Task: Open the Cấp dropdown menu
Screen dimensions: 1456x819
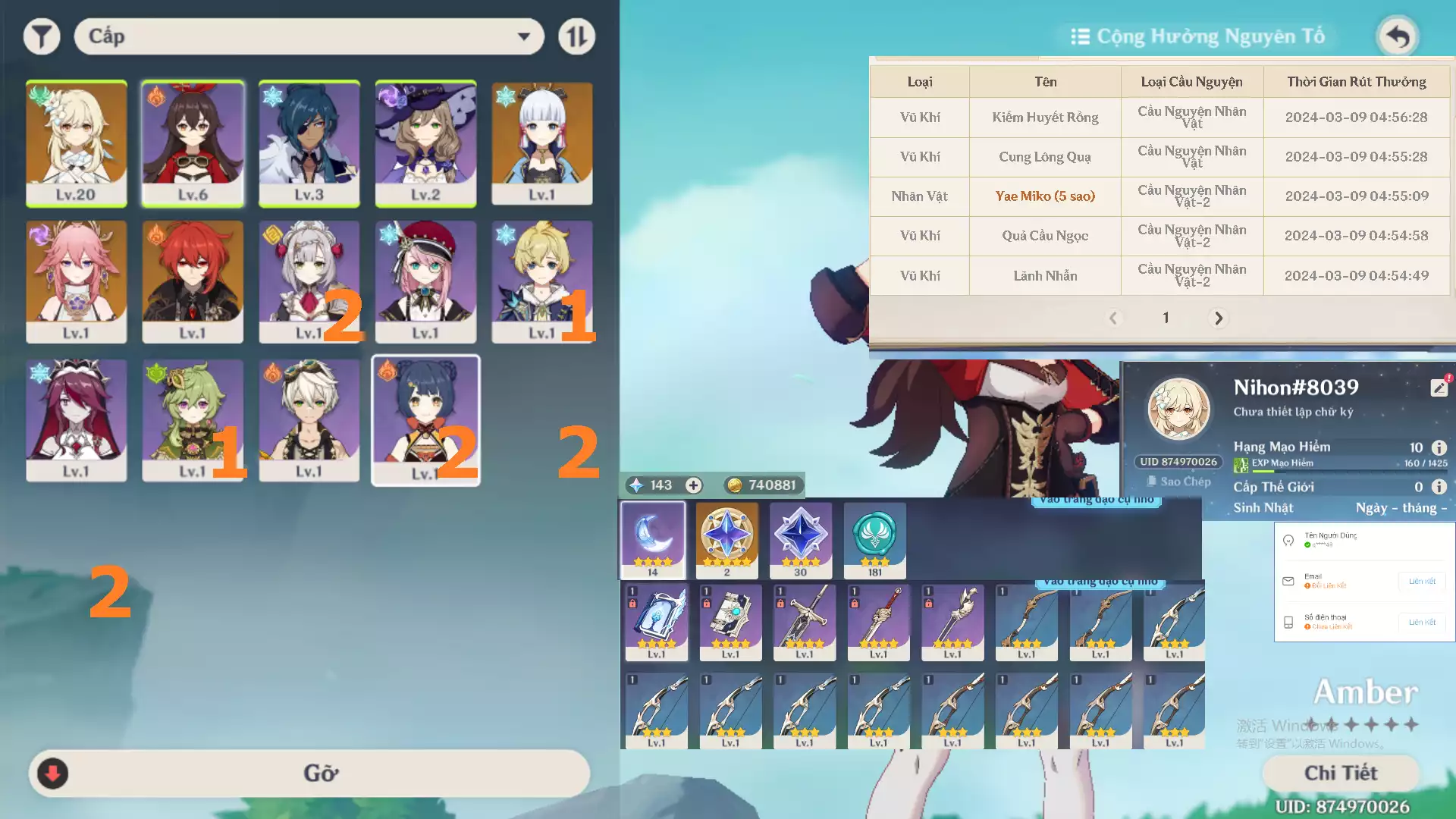Action: coord(308,36)
